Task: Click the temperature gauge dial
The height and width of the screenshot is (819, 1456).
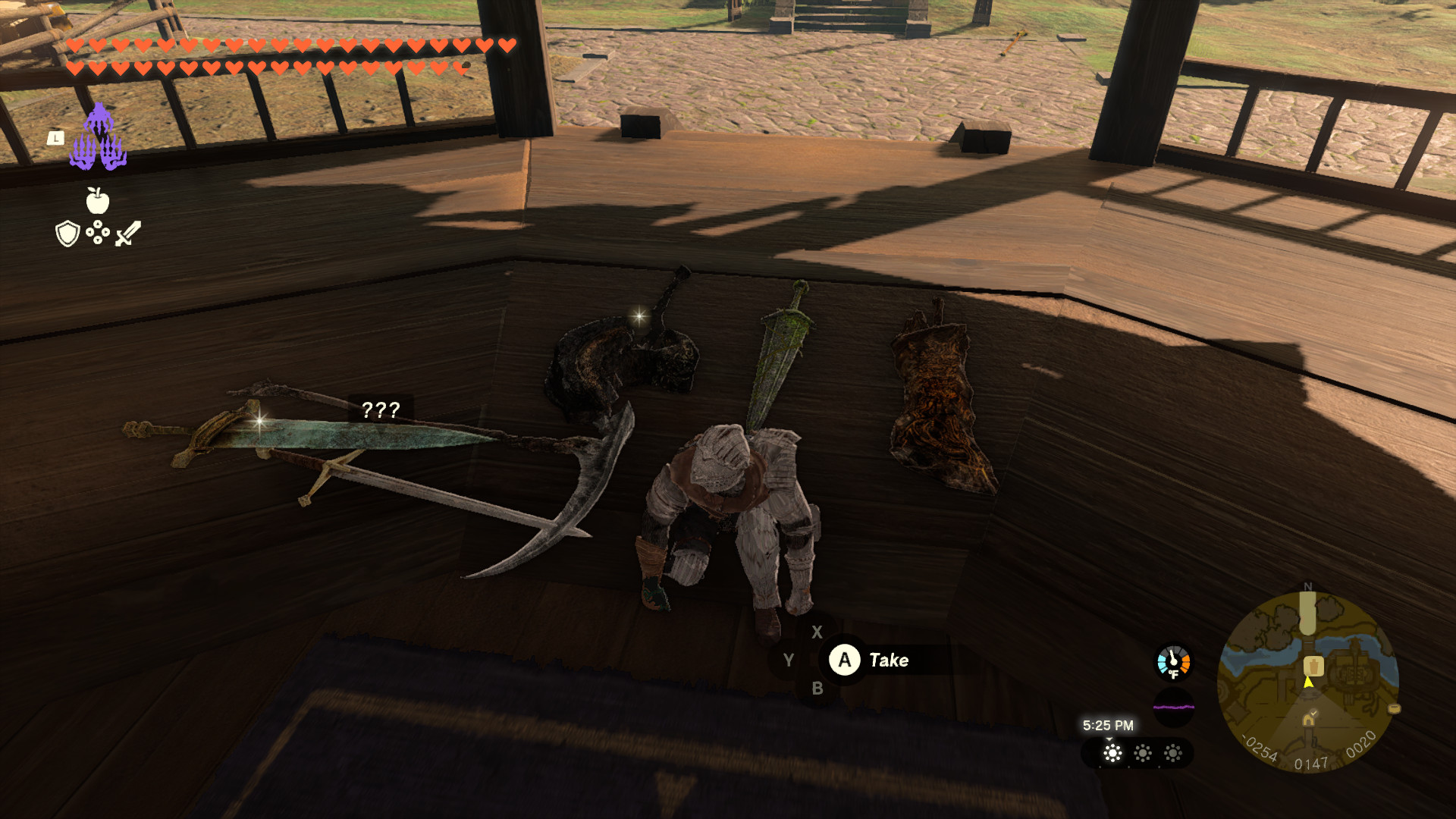Action: [x=1173, y=662]
